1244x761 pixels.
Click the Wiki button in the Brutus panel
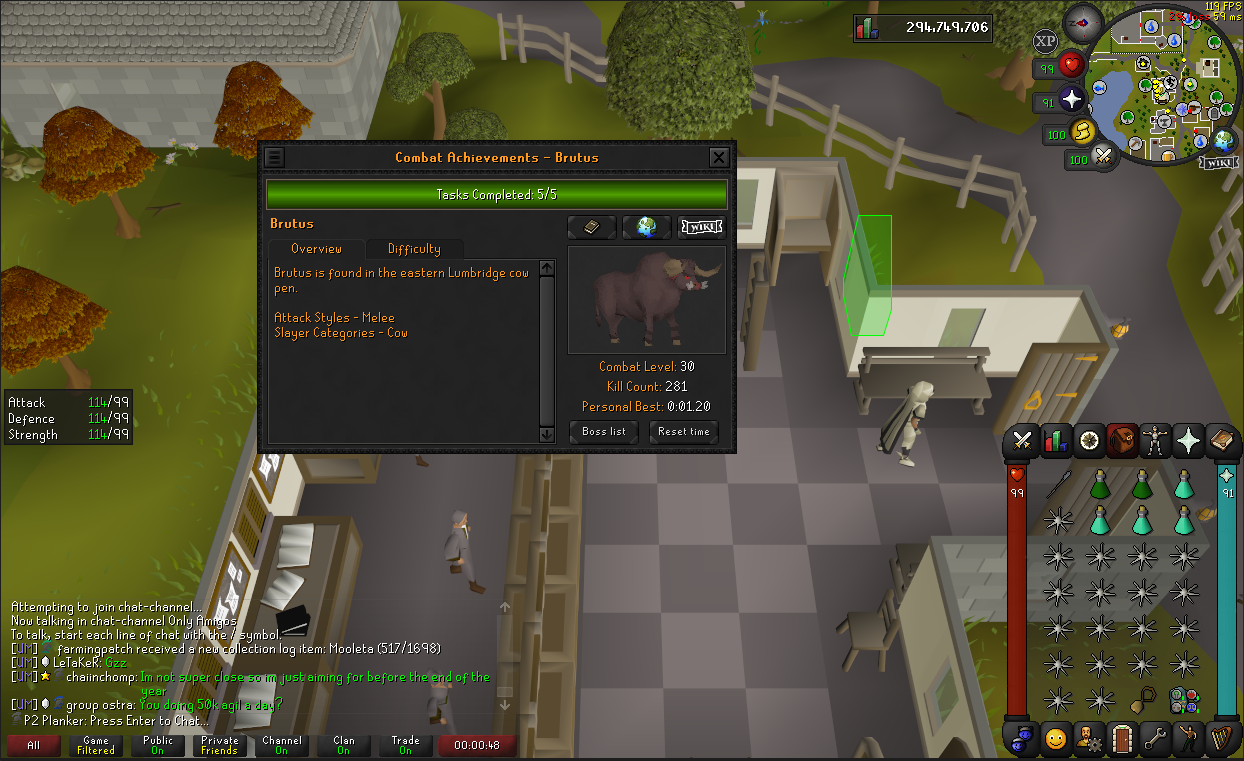pyautogui.click(x=700, y=227)
